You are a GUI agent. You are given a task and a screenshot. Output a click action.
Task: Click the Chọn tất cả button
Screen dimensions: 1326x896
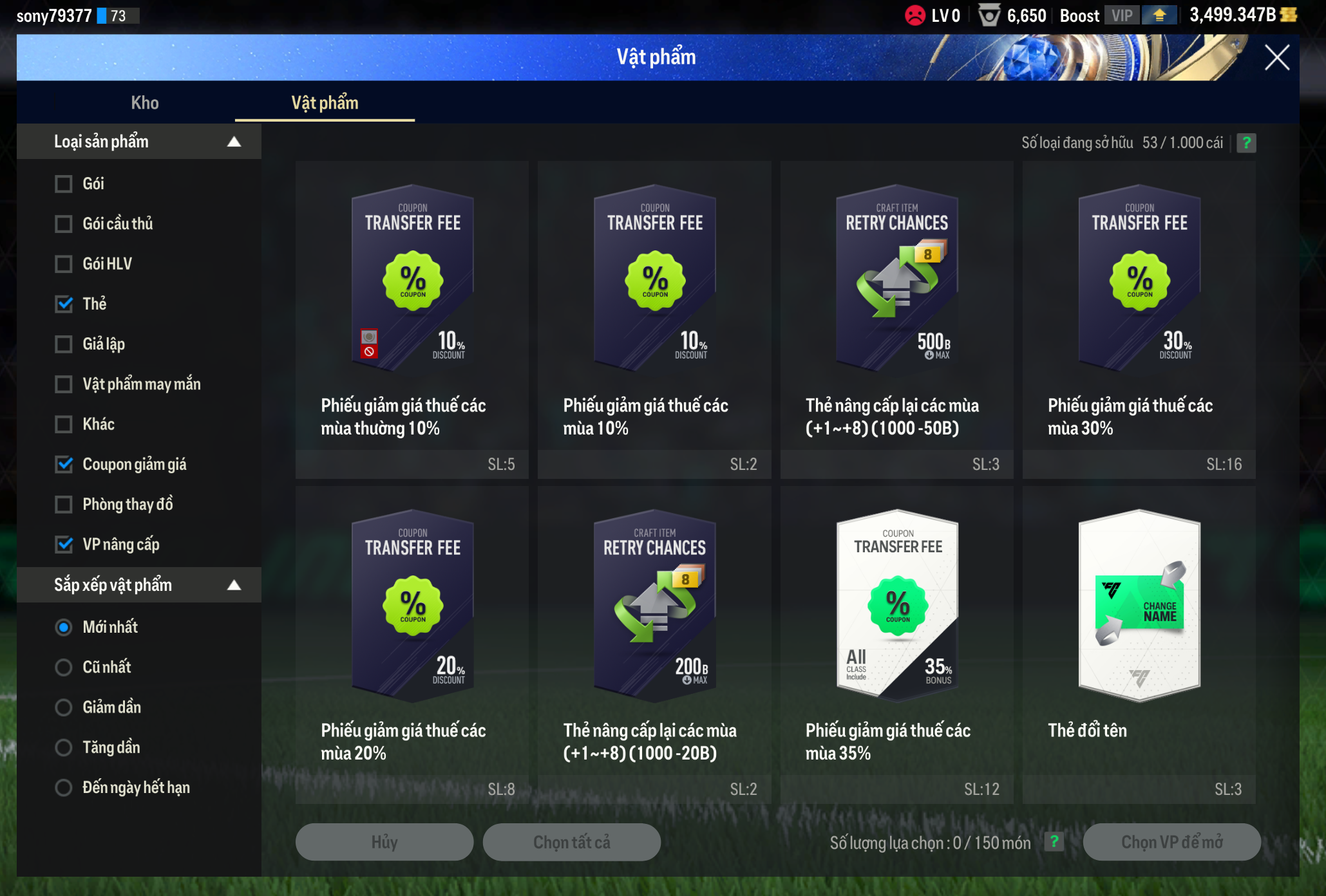pyautogui.click(x=572, y=842)
